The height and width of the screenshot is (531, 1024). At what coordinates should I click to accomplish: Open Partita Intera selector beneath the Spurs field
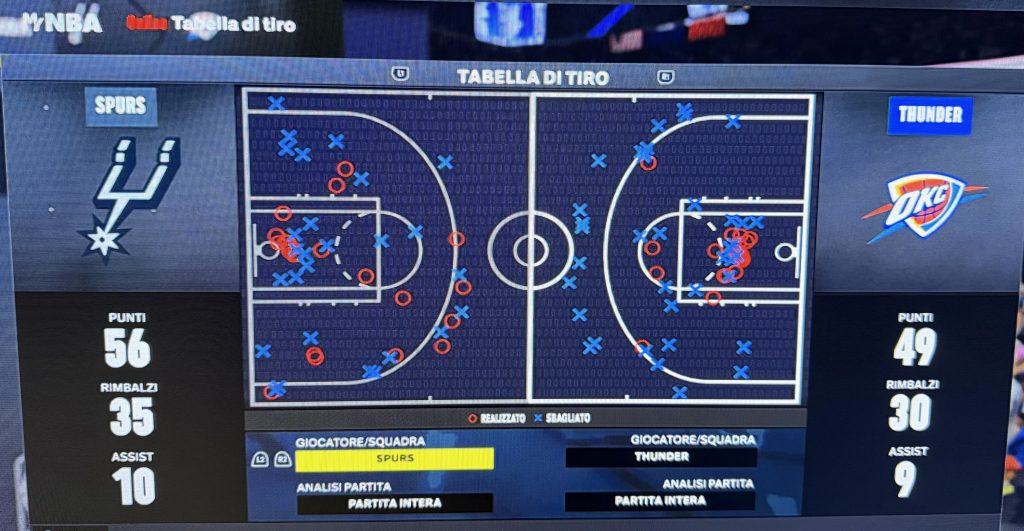click(394, 502)
